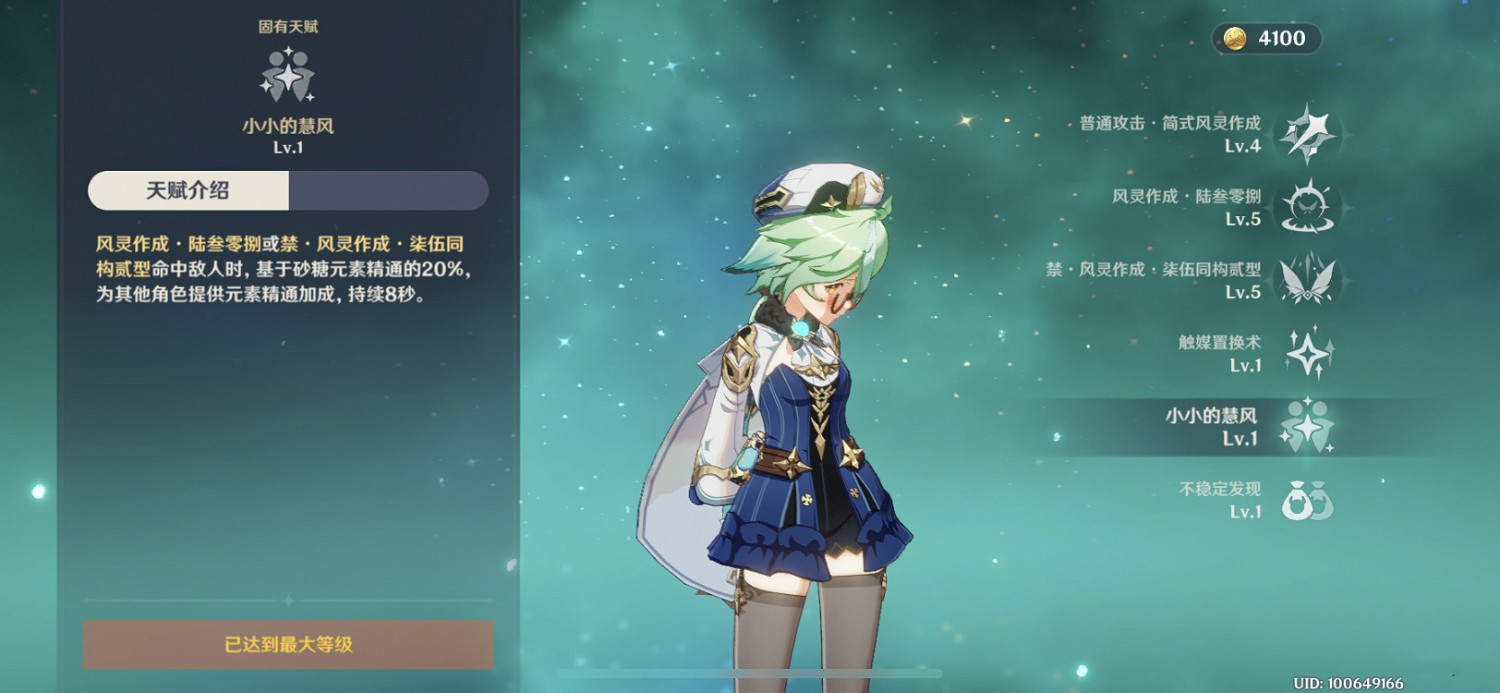The height and width of the screenshot is (693, 1500).
Task: Select the 小小的慧风 talent entry
Action: [x=1307, y=426]
